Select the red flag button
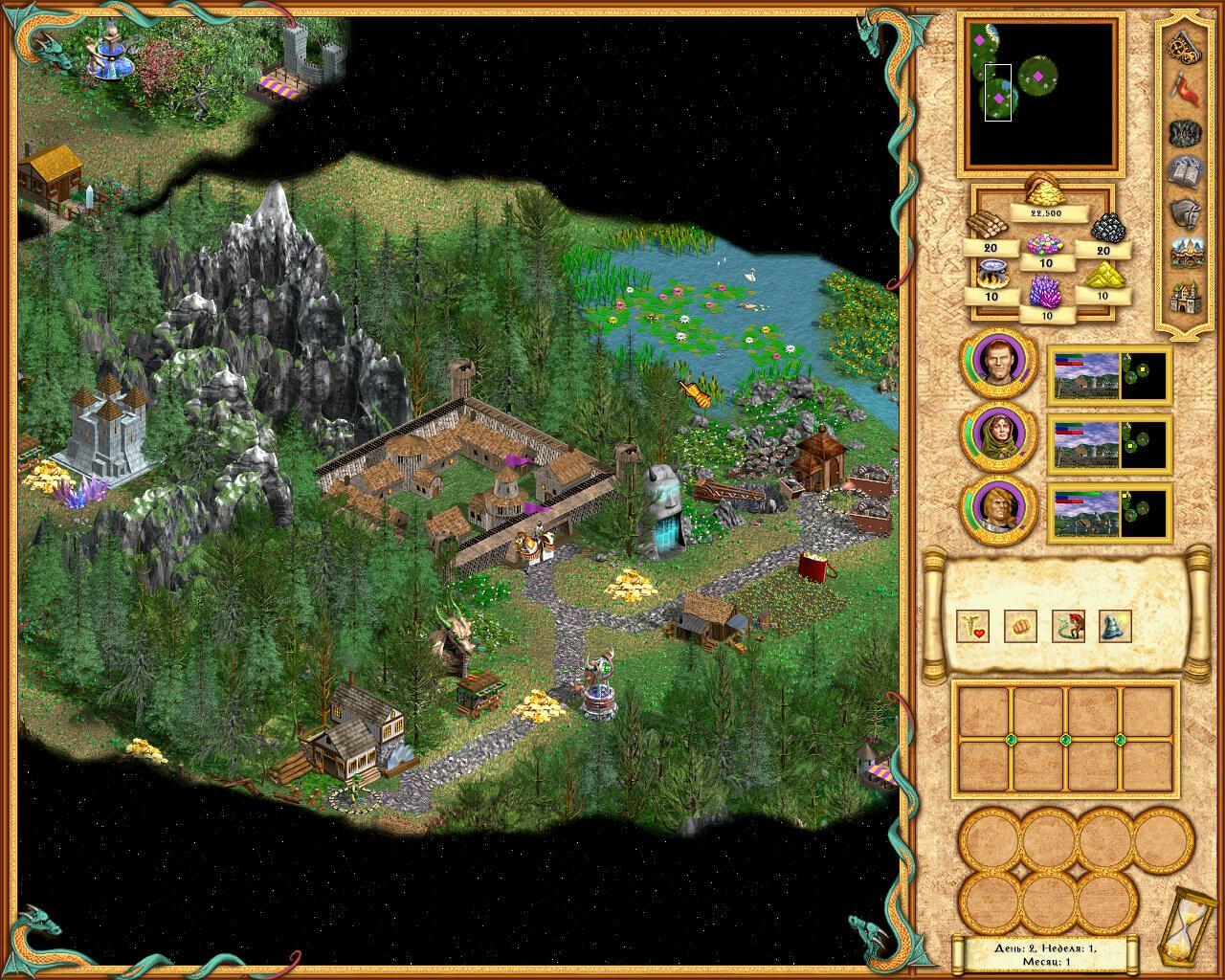1225x980 pixels. click(1187, 89)
